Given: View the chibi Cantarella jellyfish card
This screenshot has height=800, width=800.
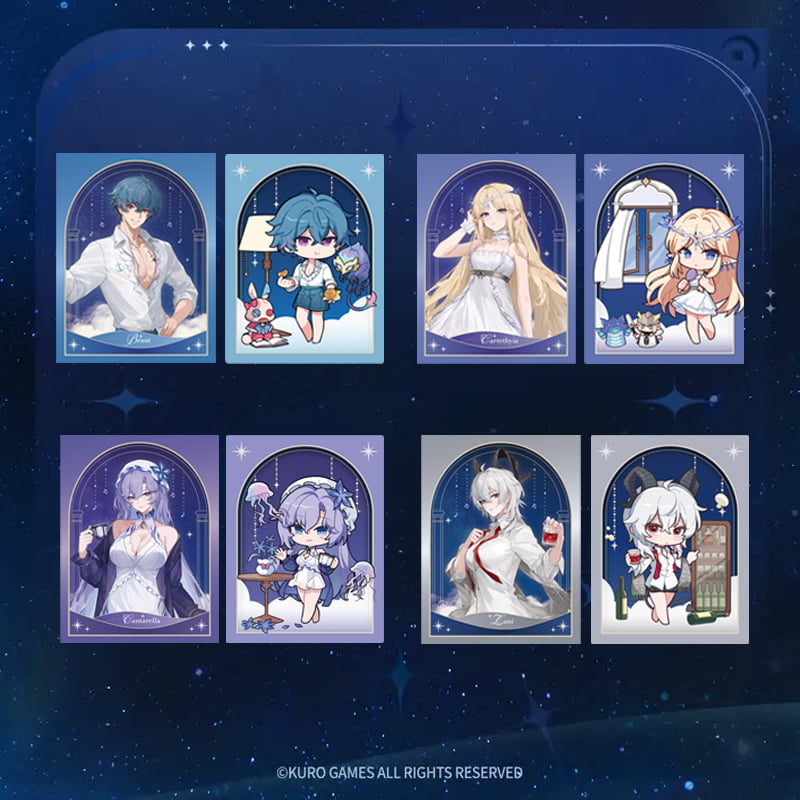Looking at the screenshot, I should pyautogui.click(x=306, y=538).
